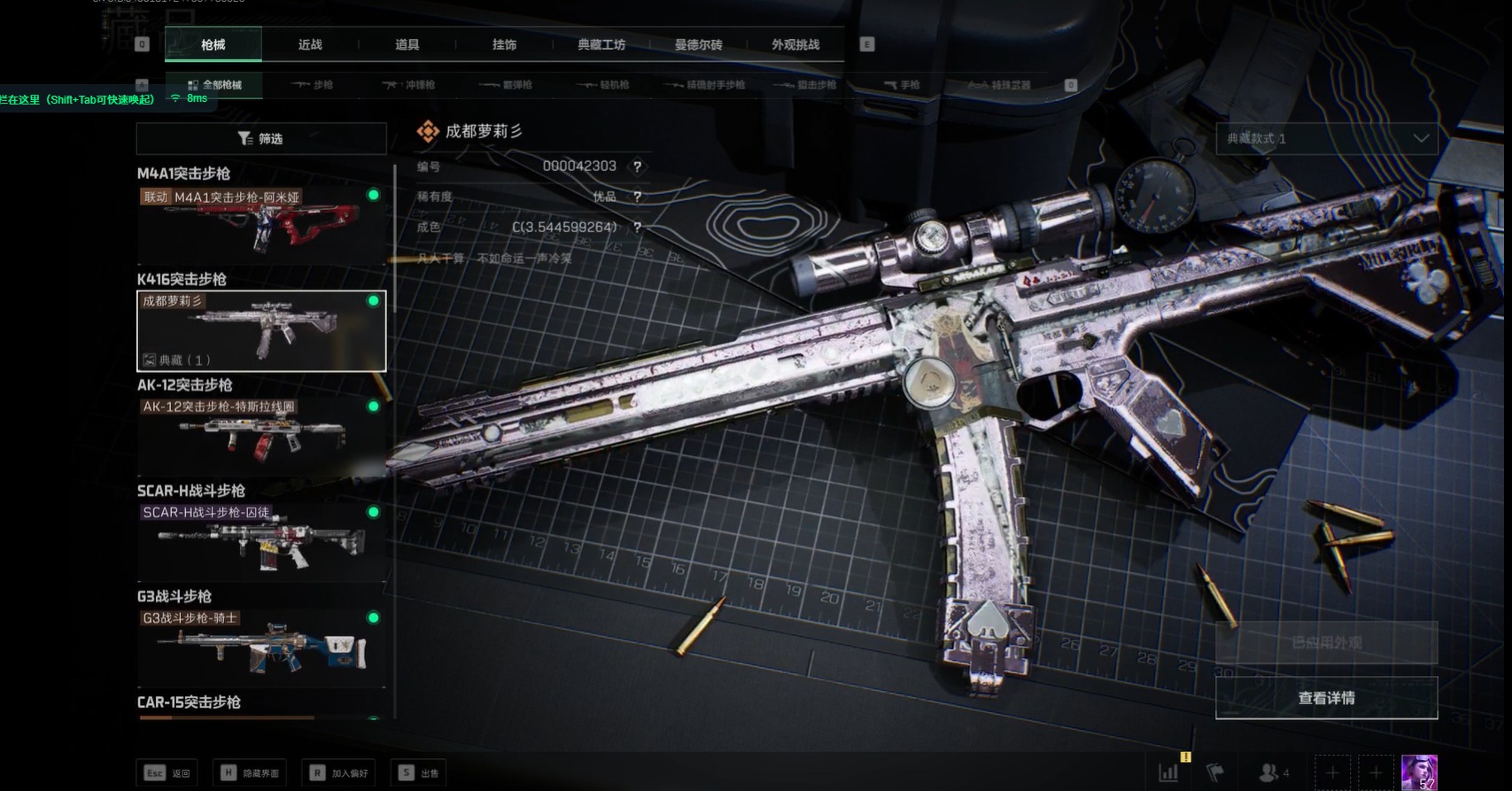Open the player avatar portrait
Viewport: 1512px width, 791px height.
pyautogui.click(x=1419, y=772)
